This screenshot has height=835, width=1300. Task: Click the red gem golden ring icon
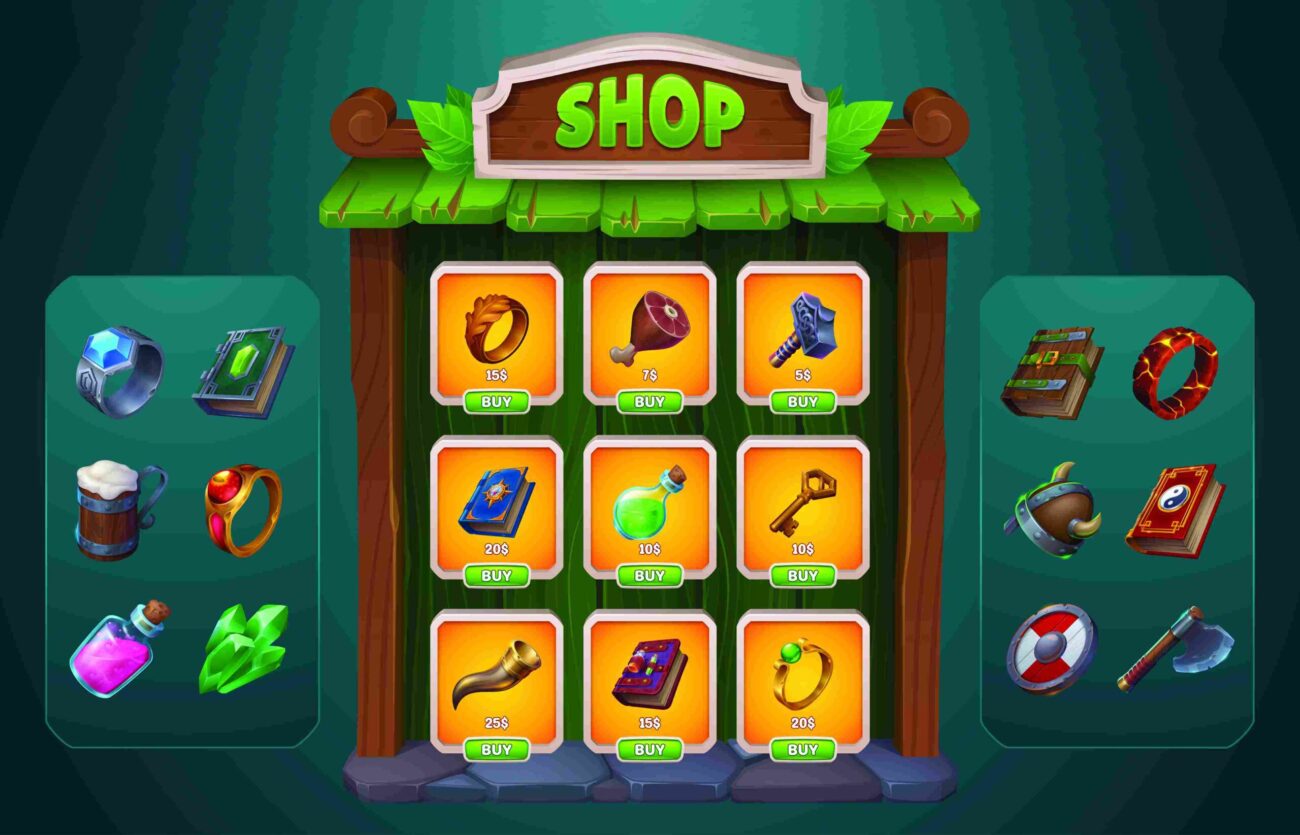(240, 505)
